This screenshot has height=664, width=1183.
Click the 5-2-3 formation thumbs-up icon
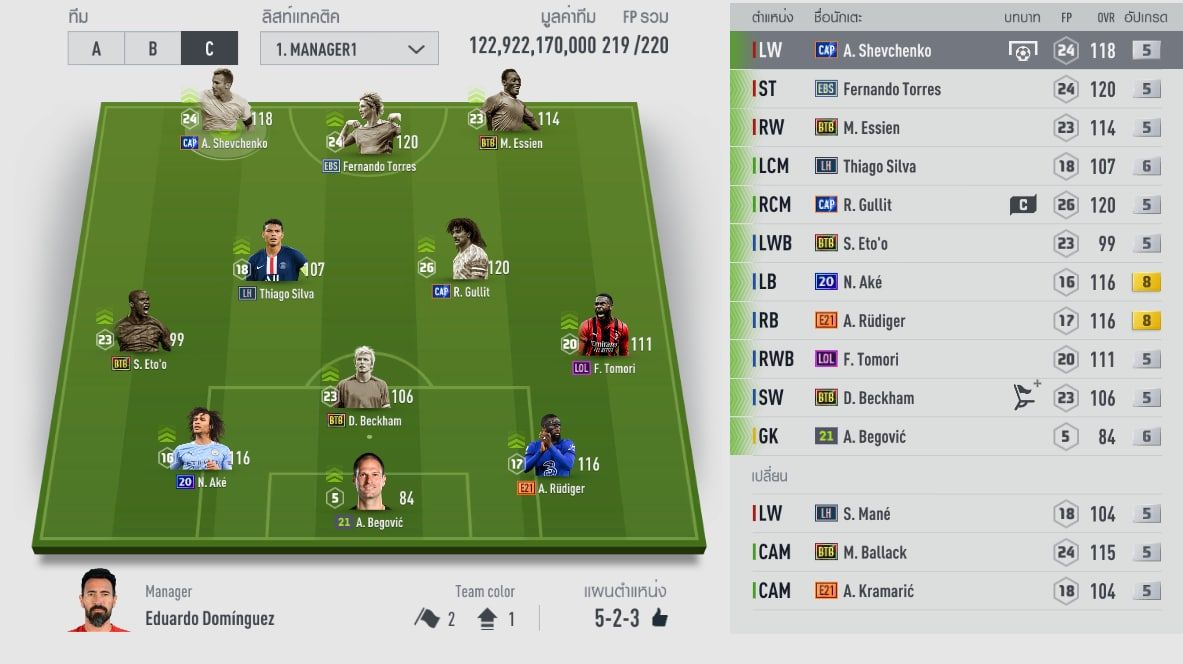[x=659, y=619]
